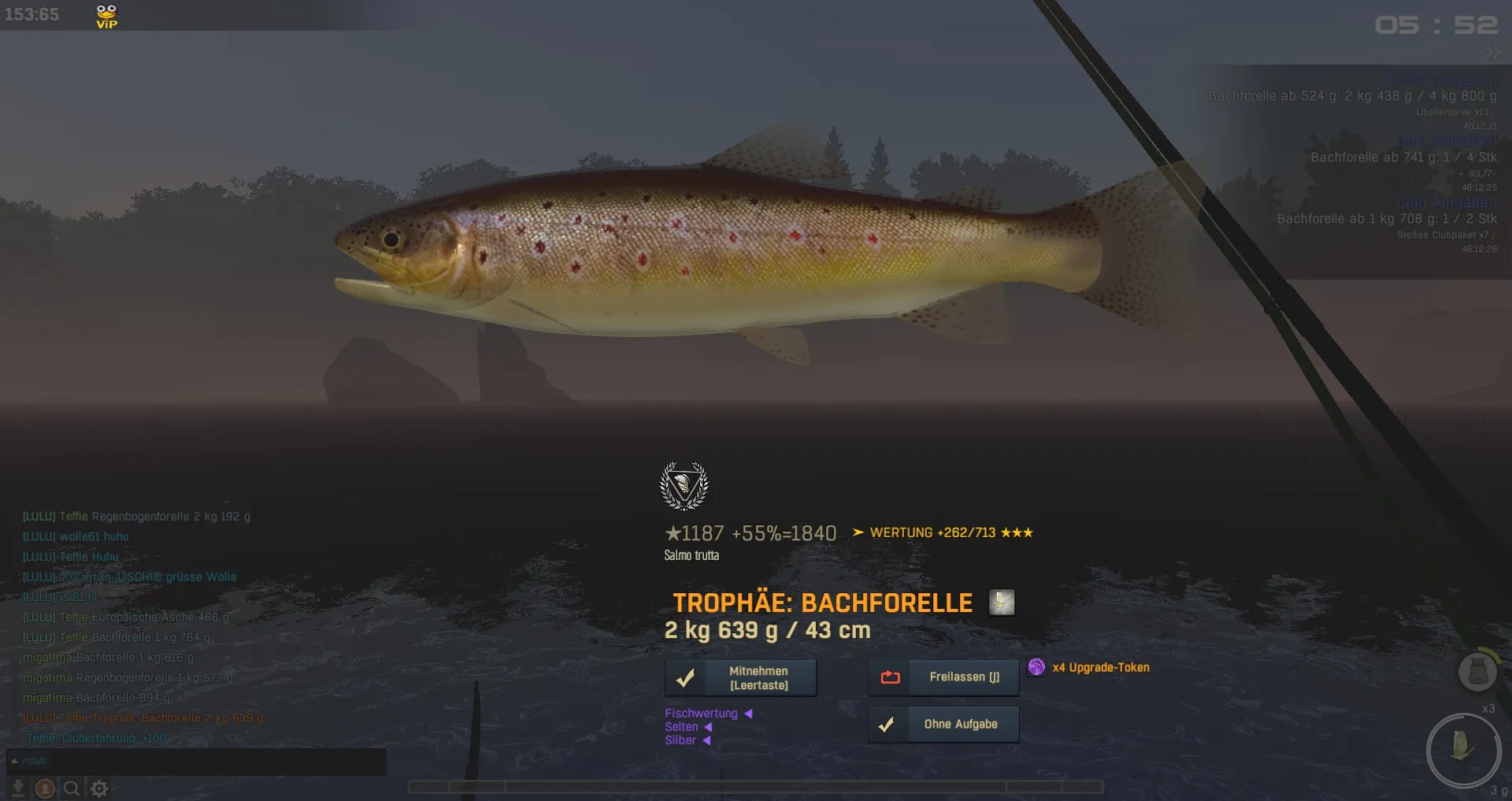Open the player profile icon below the chat
Image resolution: width=1512 pixels, height=801 pixels.
point(45,788)
